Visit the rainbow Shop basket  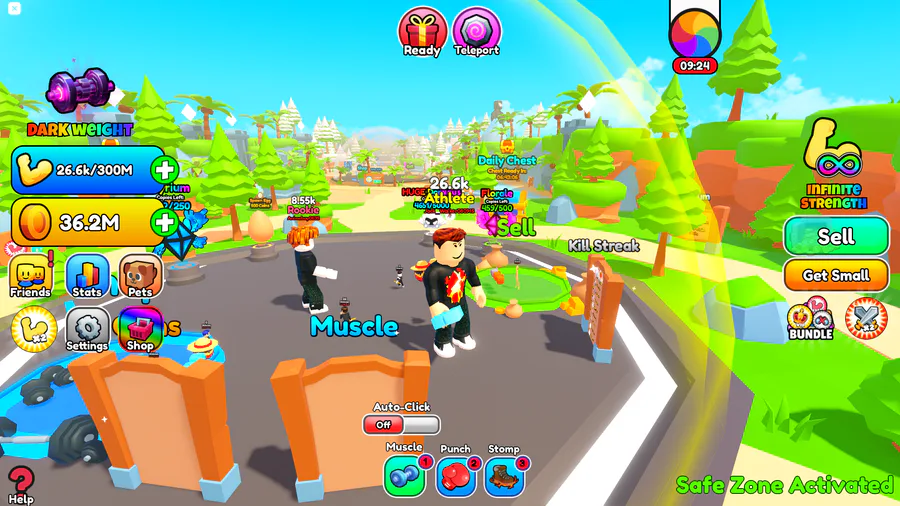click(141, 329)
